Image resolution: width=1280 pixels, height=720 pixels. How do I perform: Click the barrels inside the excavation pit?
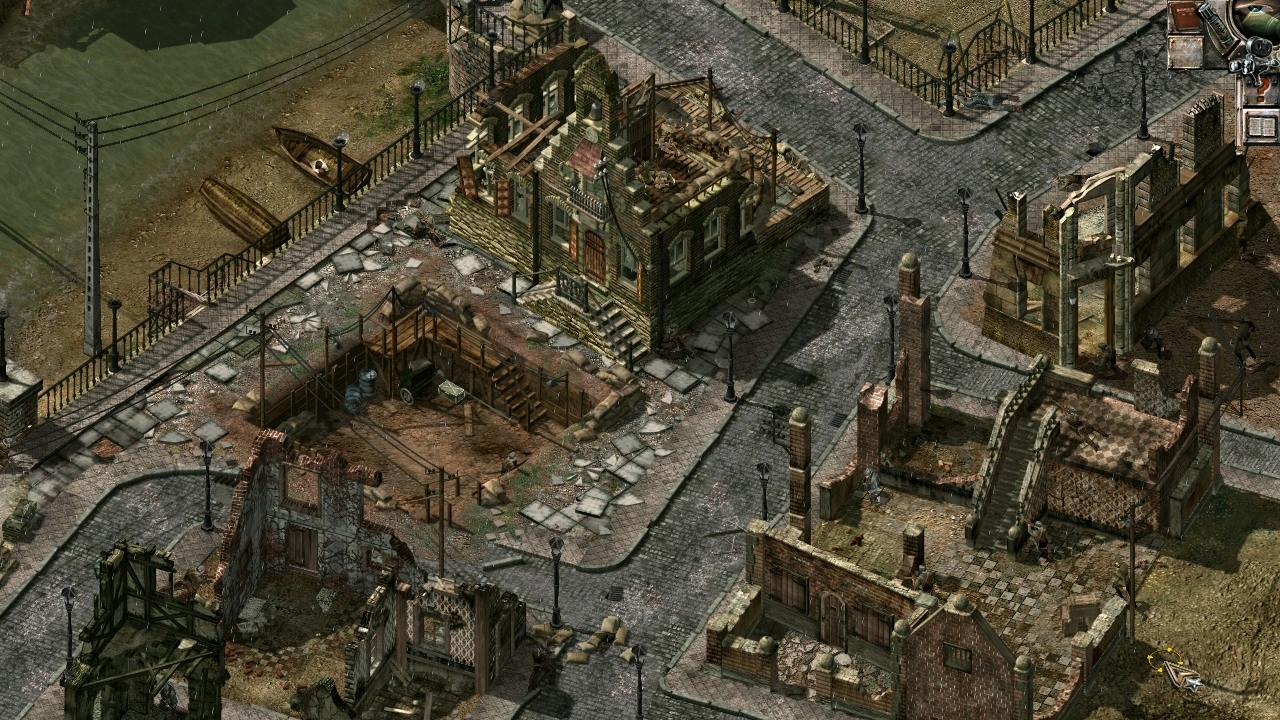tap(362, 387)
